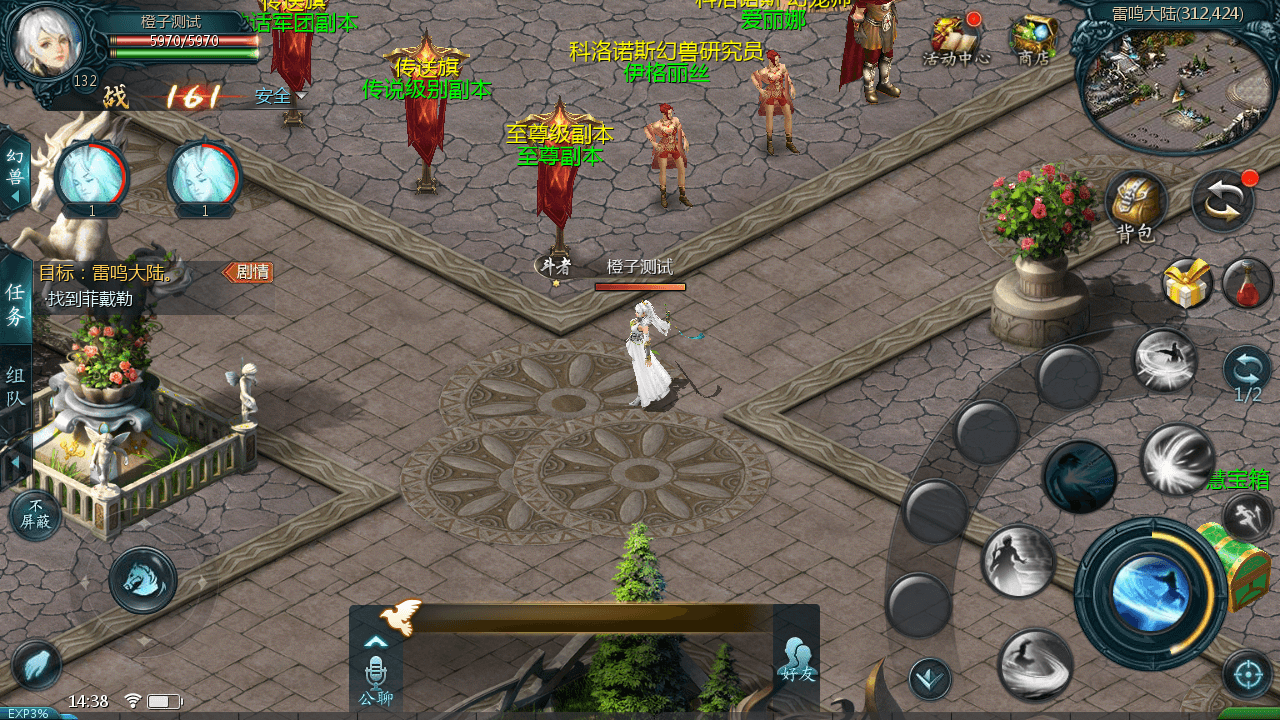Screen dimensions: 1280x720
Task: Toggle the 不屏蔽 player shielding button
Action: 35,514
